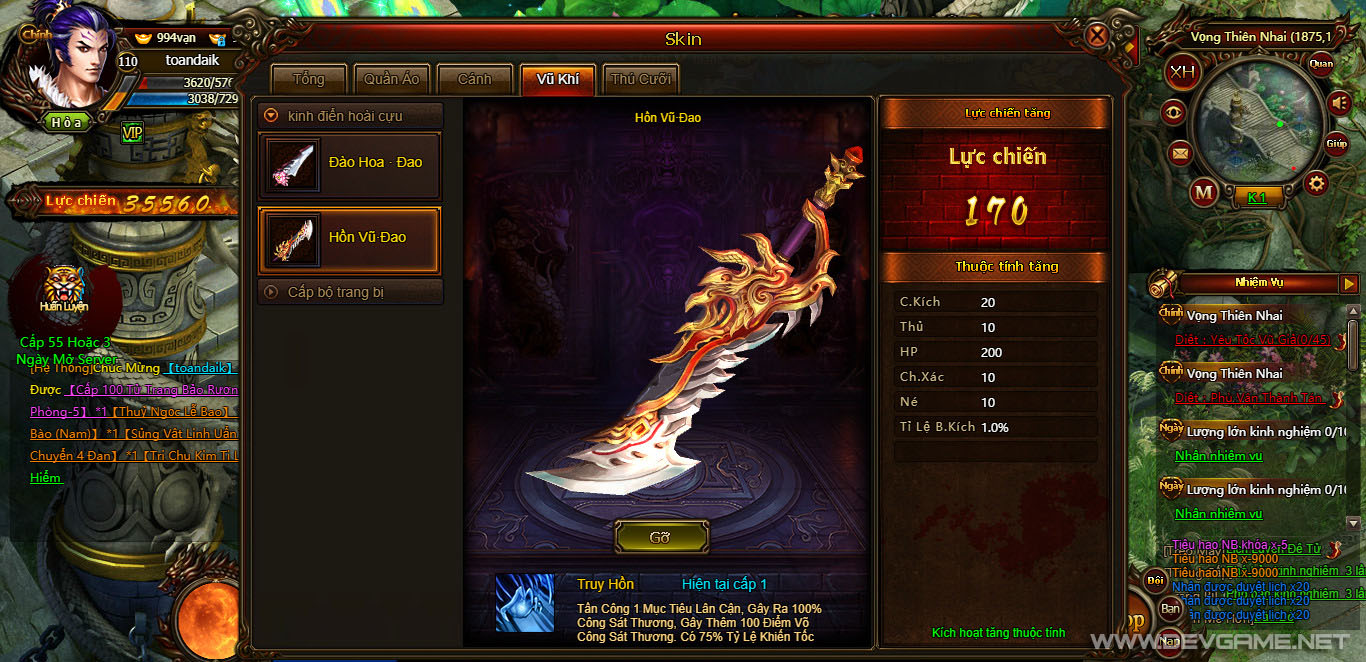Open the XH button beside the minimap
This screenshot has height=662, width=1366.
[x=1183, y=72]
